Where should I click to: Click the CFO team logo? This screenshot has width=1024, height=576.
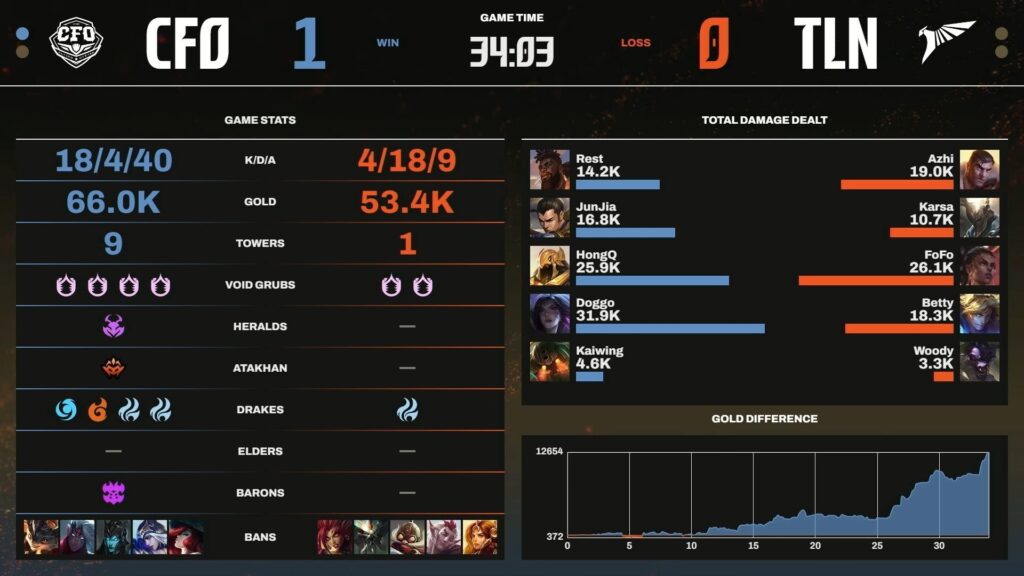[x=76, y=43]
